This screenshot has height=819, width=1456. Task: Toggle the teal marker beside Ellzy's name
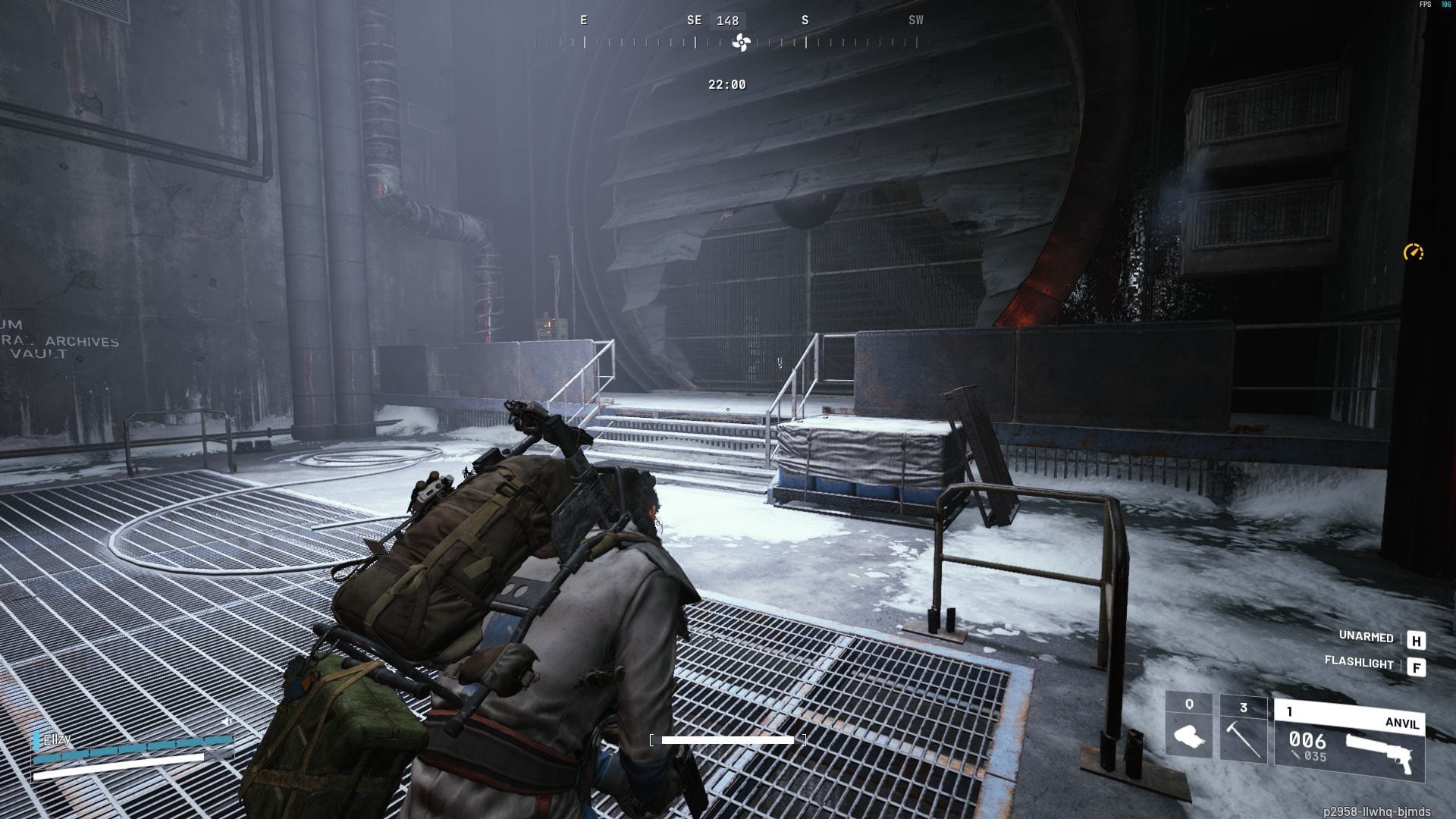pos(36,740)
